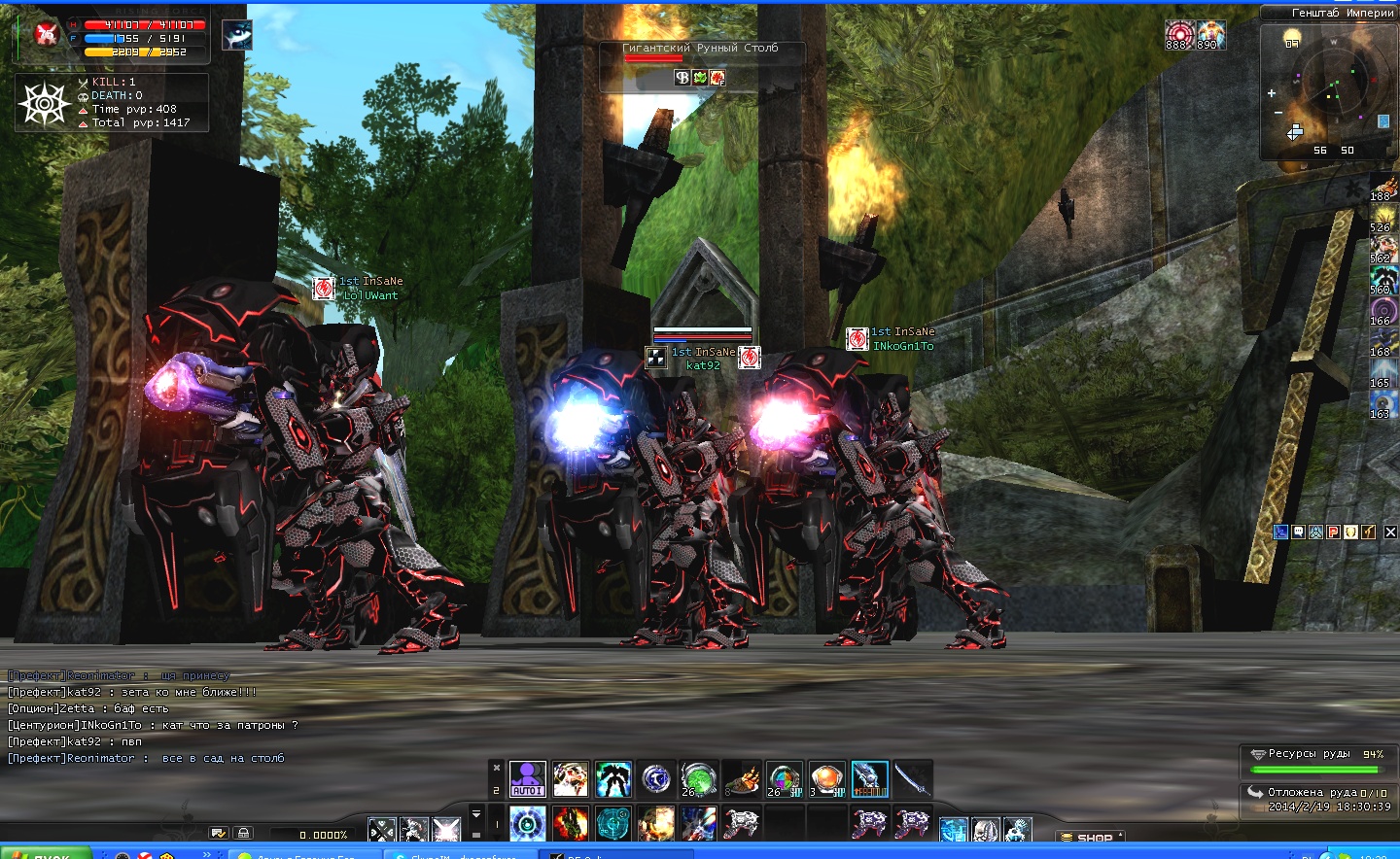Select the red P icon in toolbar
This screenshot has height=859, width=1400.
coord(1333,532)
